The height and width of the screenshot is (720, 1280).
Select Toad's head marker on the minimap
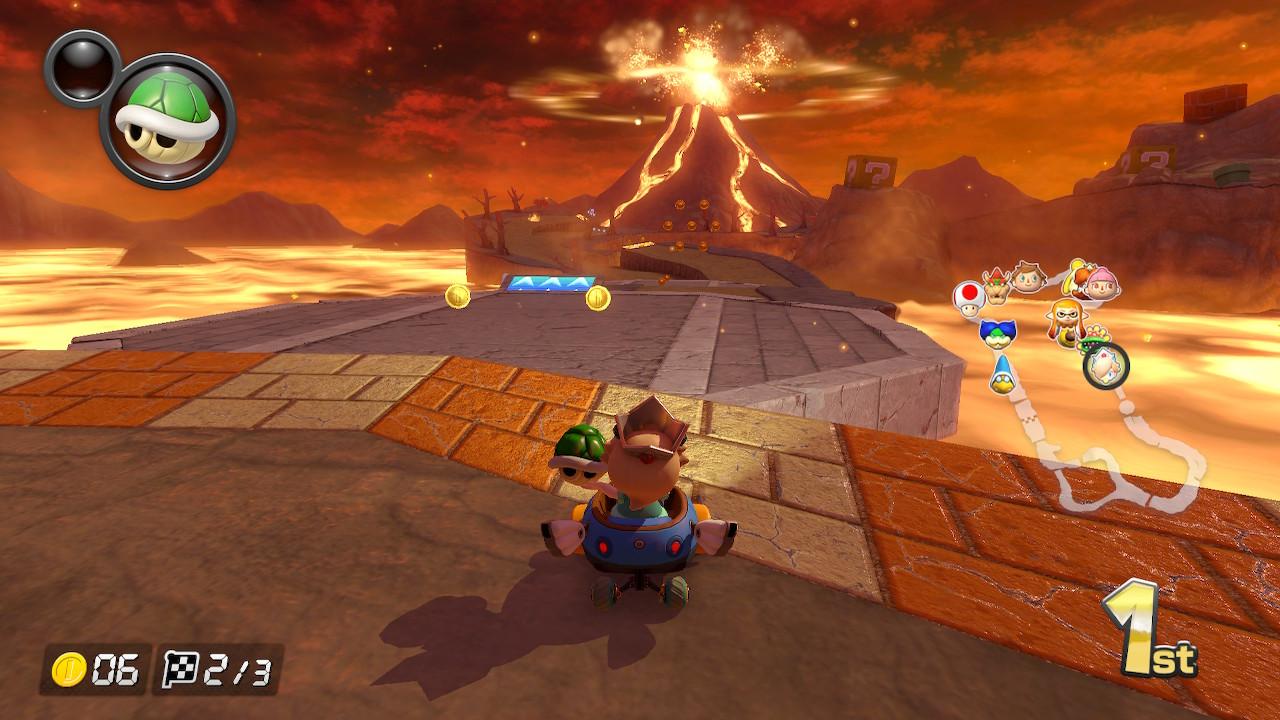point(969,298)
